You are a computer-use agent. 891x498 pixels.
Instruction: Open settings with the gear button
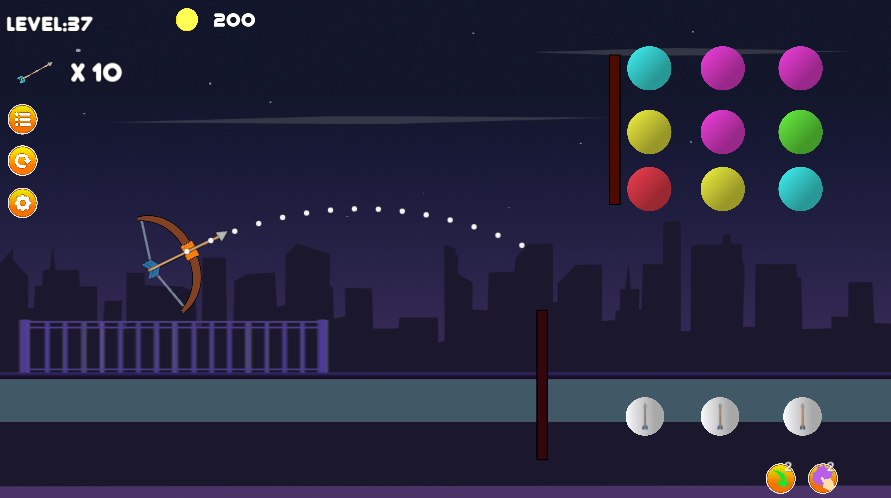tap(23, 203)
